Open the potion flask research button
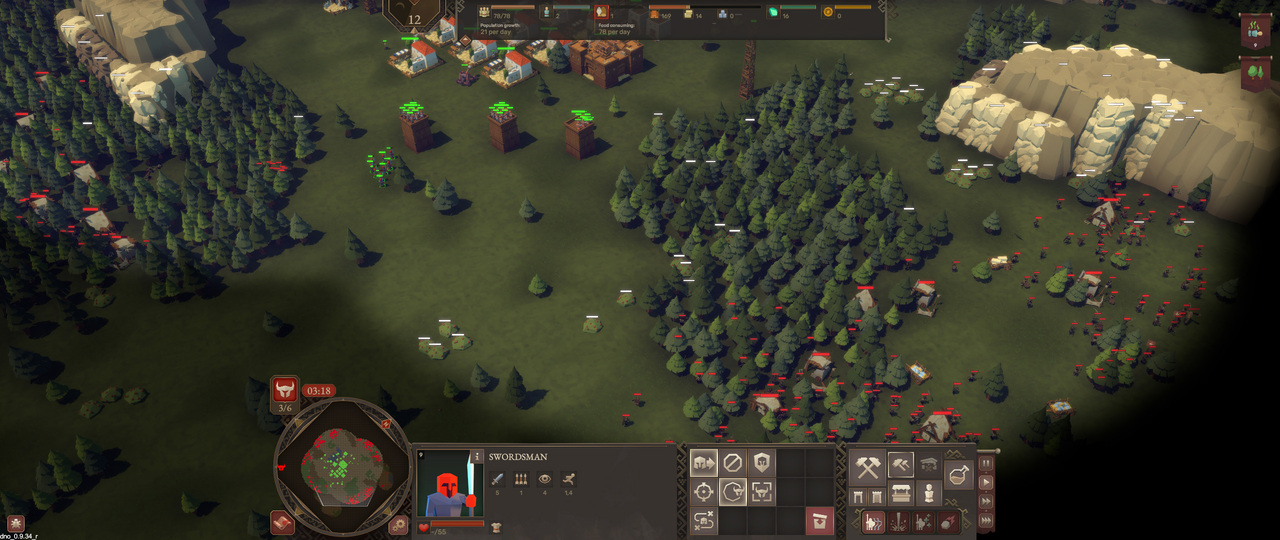The image size is (1280, 540). (958, 477)
